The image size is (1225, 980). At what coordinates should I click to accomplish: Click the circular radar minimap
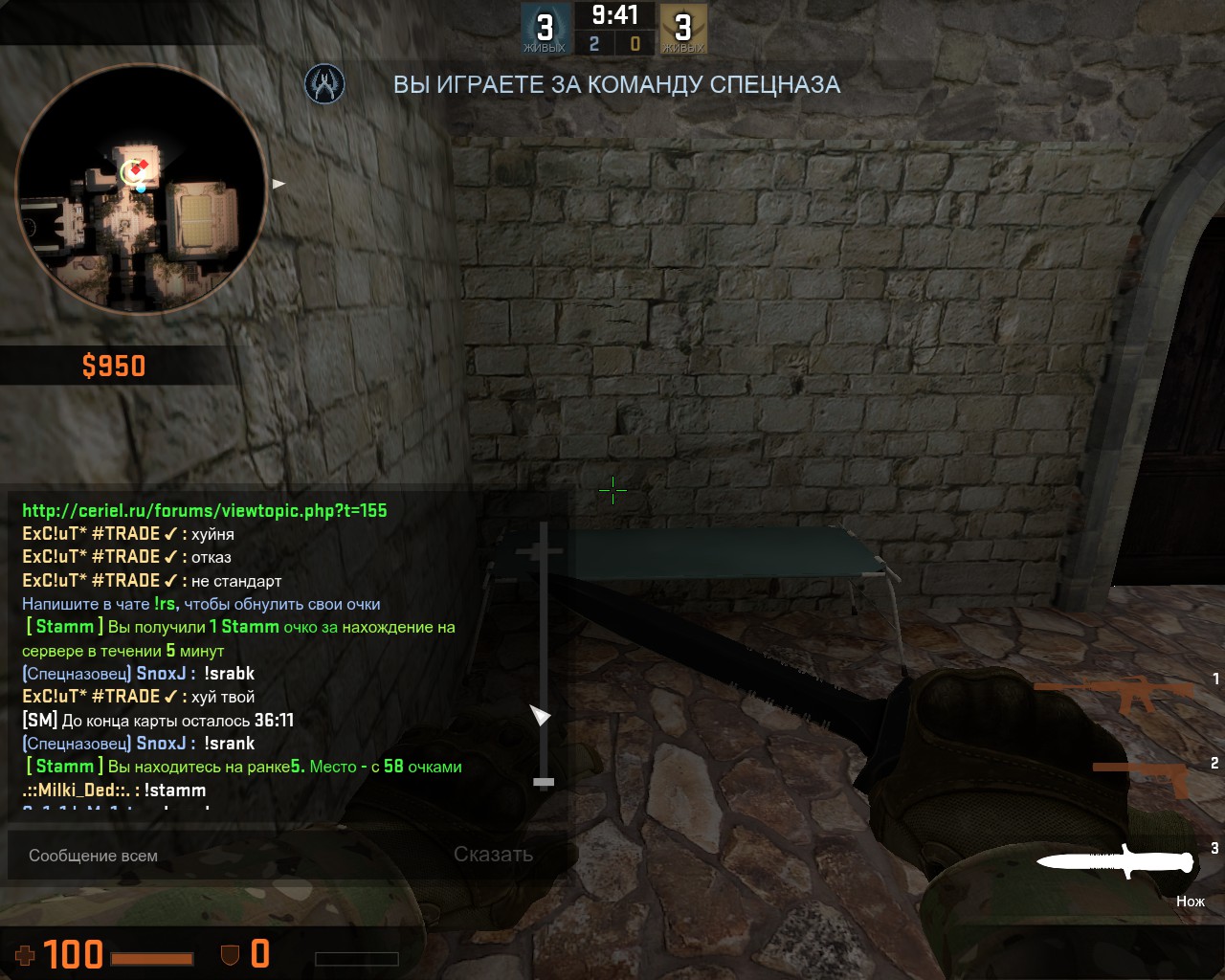[x=141, y=189]
